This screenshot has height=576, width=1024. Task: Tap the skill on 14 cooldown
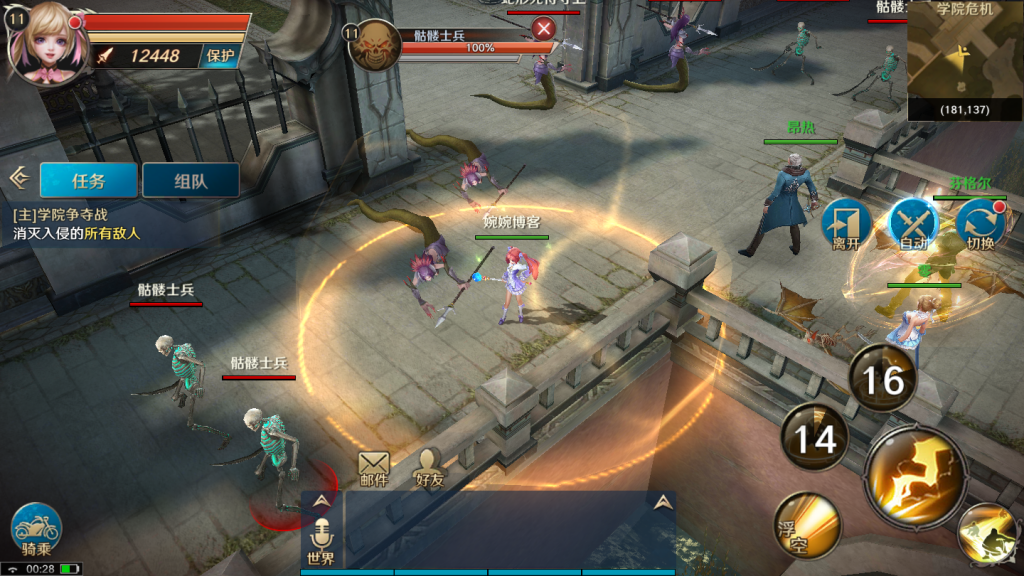pos(815,437)
